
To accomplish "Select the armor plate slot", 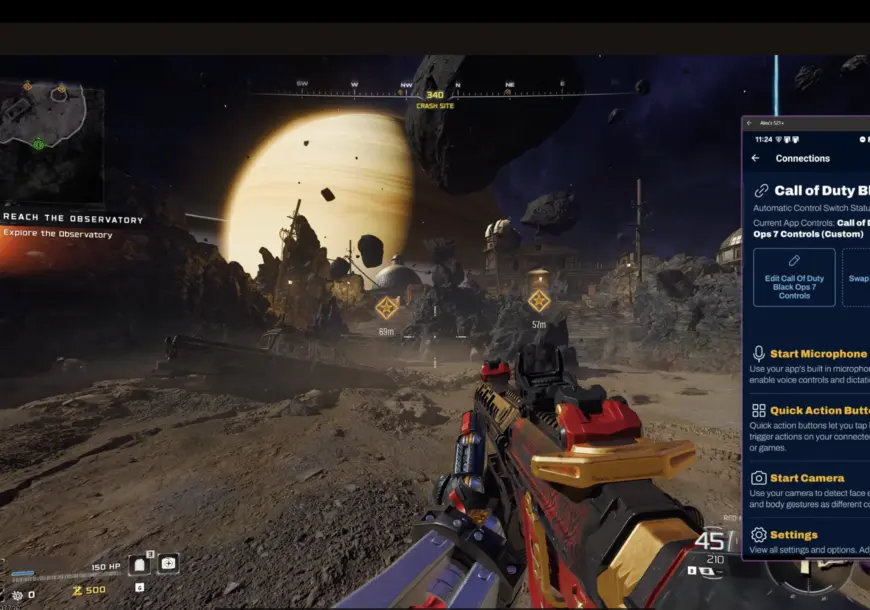I will 141,564.
